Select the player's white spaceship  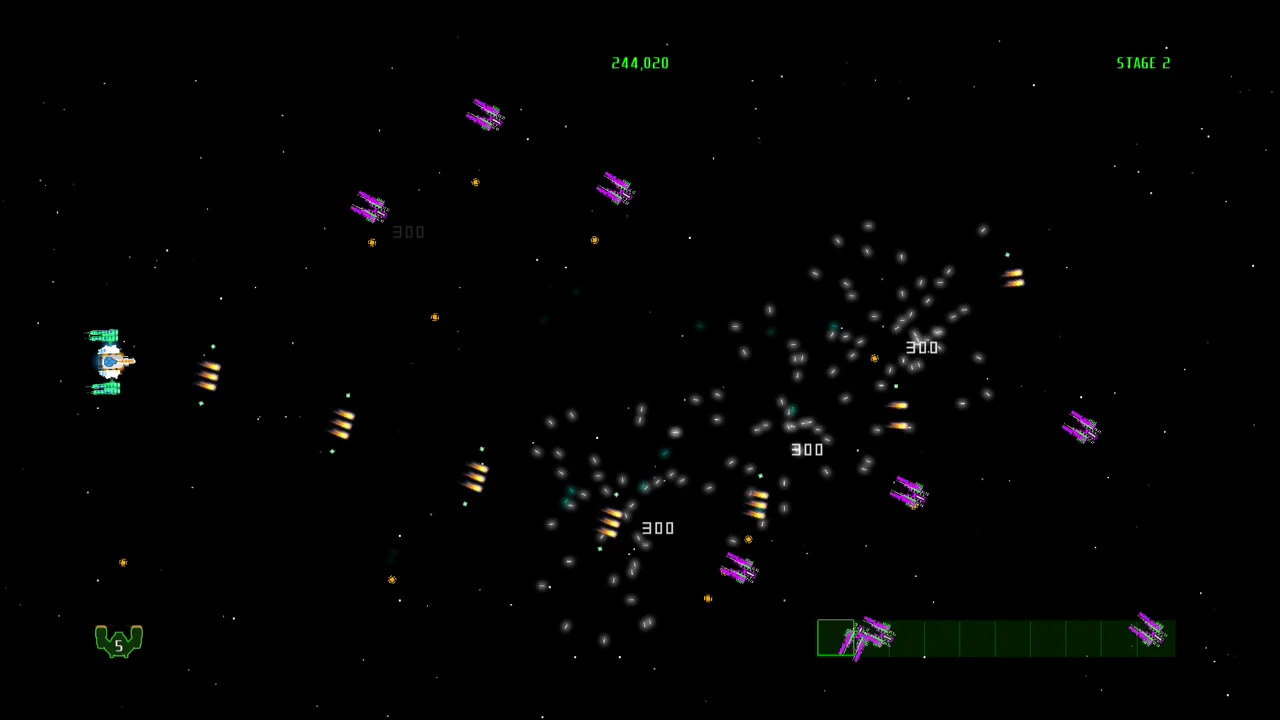click(110, 360)
